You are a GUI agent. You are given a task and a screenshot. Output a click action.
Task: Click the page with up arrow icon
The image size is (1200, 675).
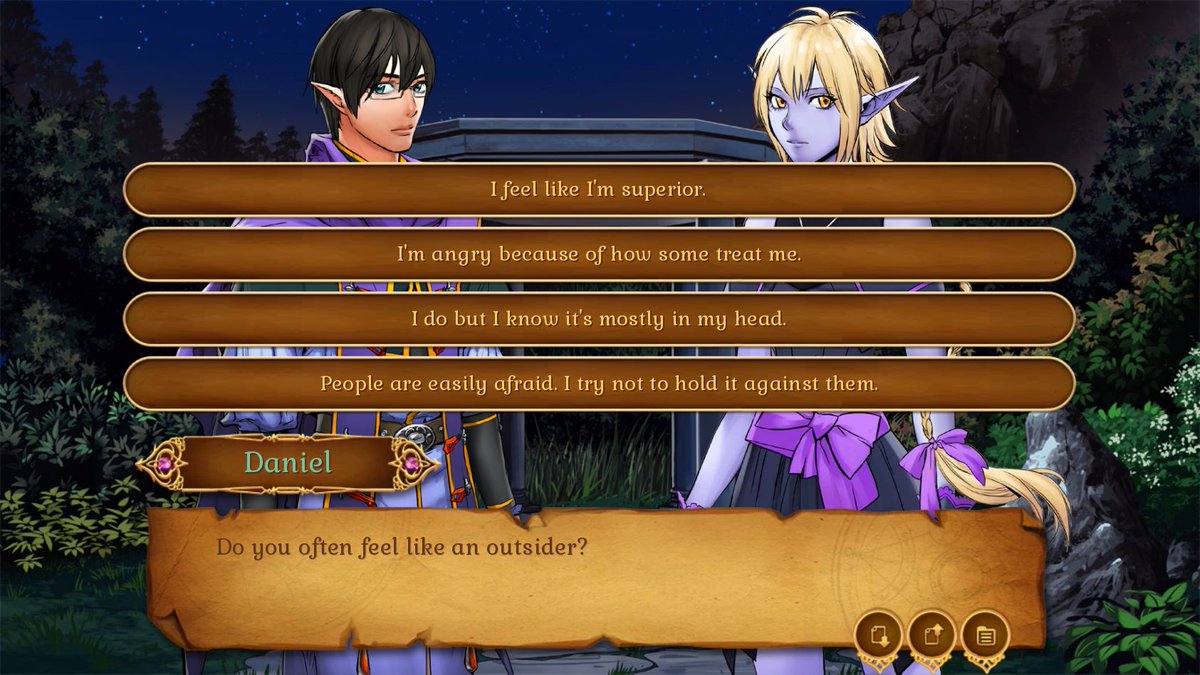click(x=932, y=635)
